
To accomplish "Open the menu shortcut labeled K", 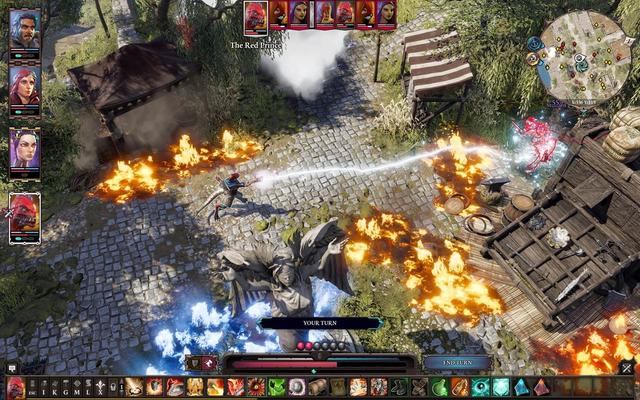I will pos(58,387).
